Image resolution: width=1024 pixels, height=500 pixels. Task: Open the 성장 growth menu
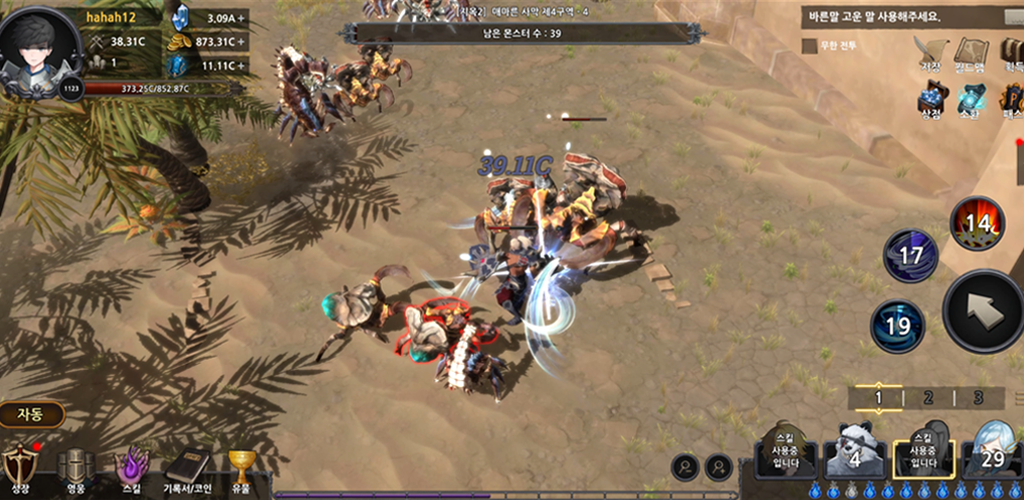(19, 468)
